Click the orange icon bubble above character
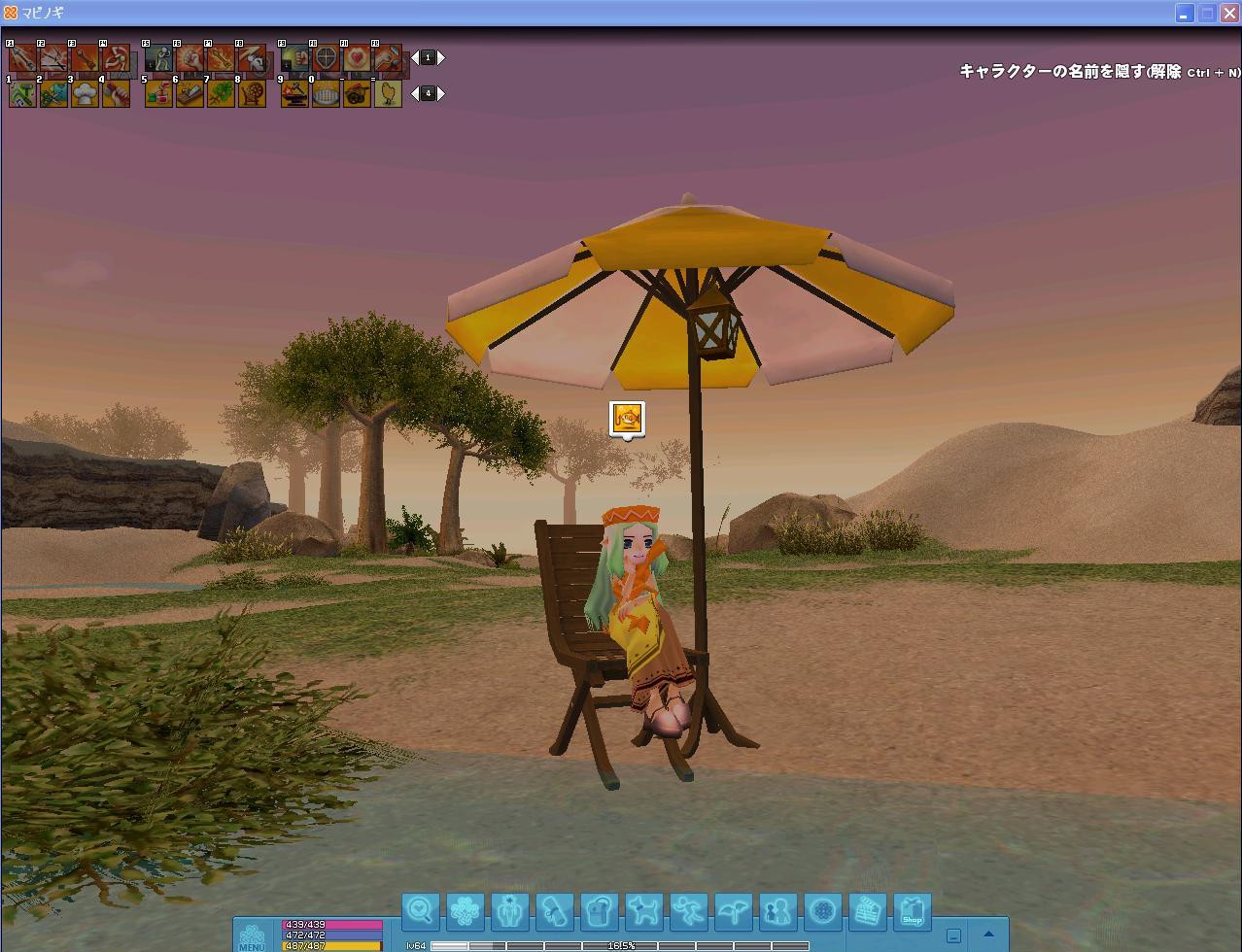Image resolution: width=1242 pixels, height=952 pixels. pyautogui.click(x=628, y=419)
